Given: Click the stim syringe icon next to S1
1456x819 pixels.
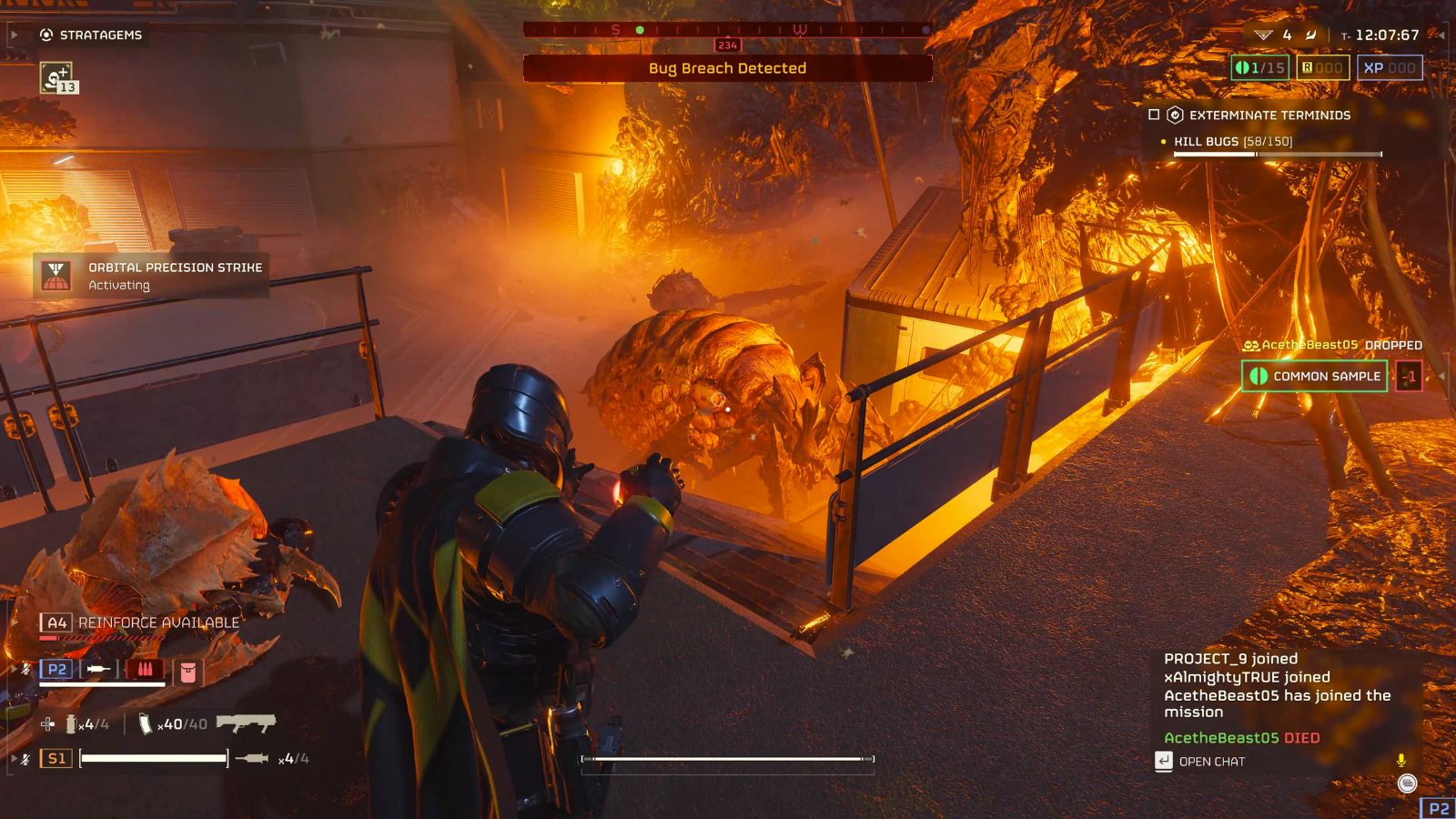Looking at the screenshot, I should coord(253,758).
